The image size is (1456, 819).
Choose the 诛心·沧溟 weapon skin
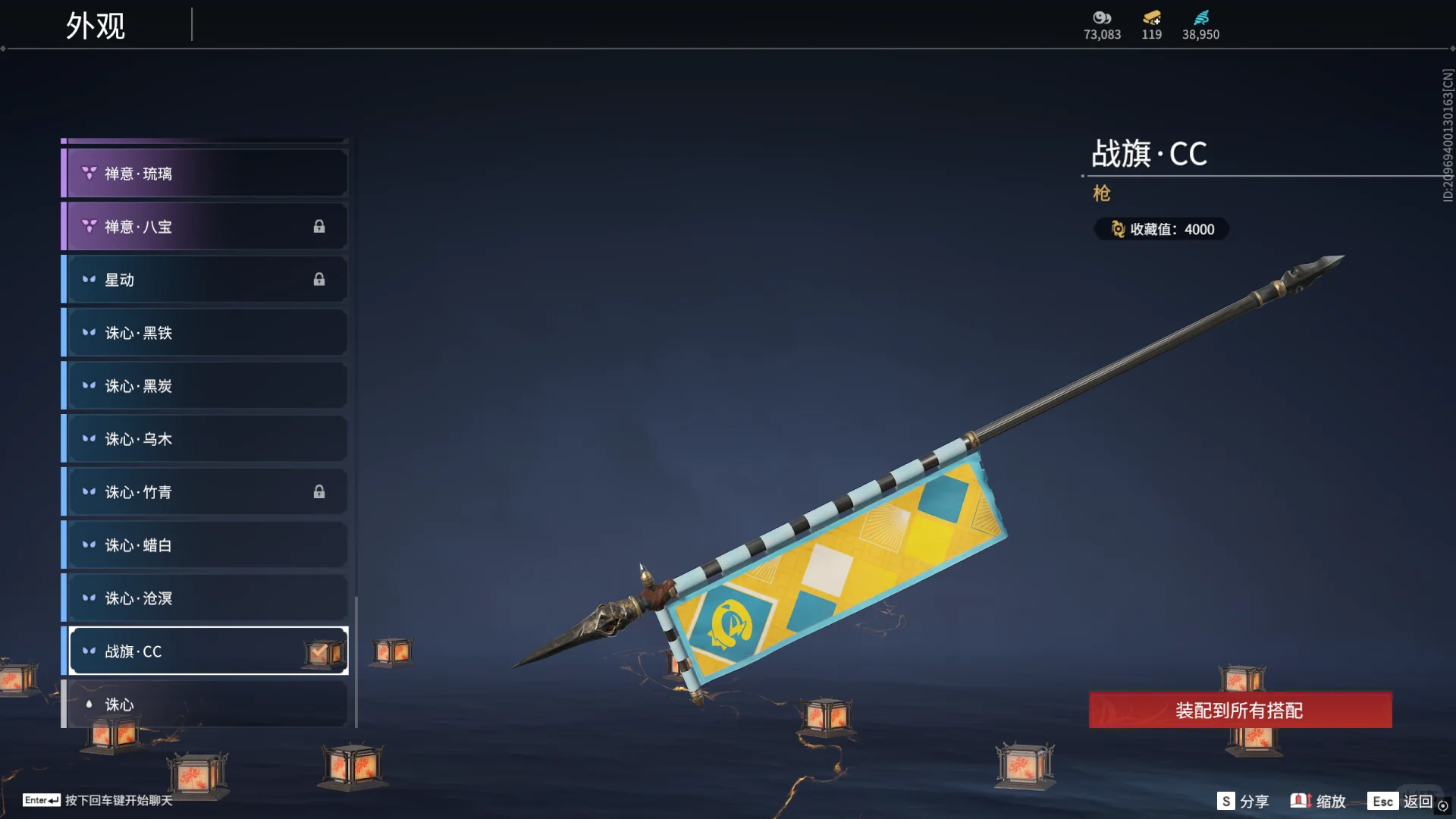tap(205, 598)
